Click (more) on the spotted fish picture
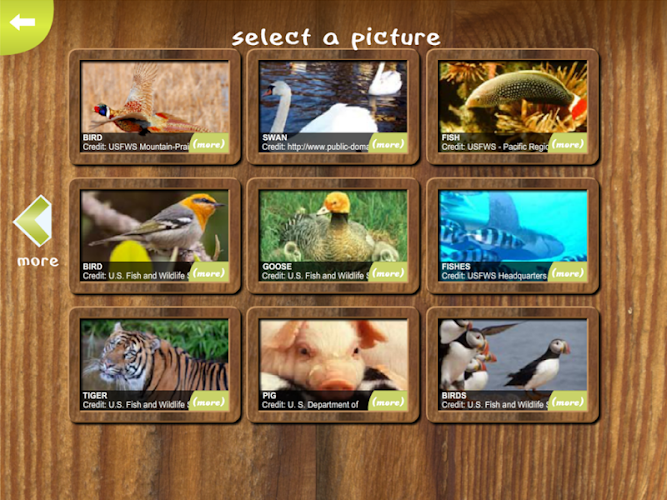This screenshot has width=667, height=500. tap(567, 143)
